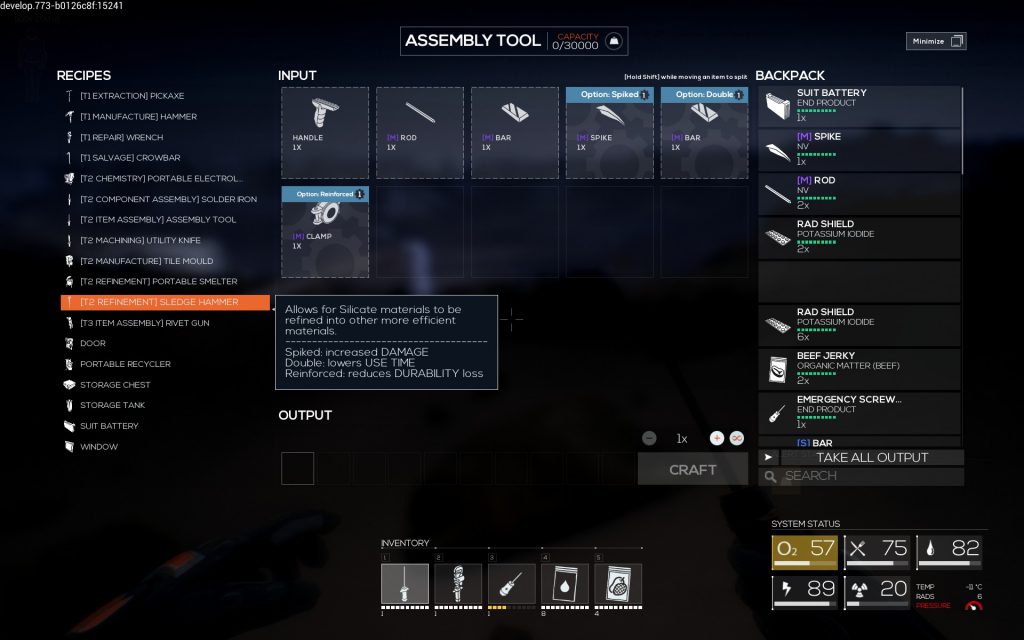Select the Spiked option Spike input slot
This screenshot has width=1024, height=640.
click(x=609, y=132)
